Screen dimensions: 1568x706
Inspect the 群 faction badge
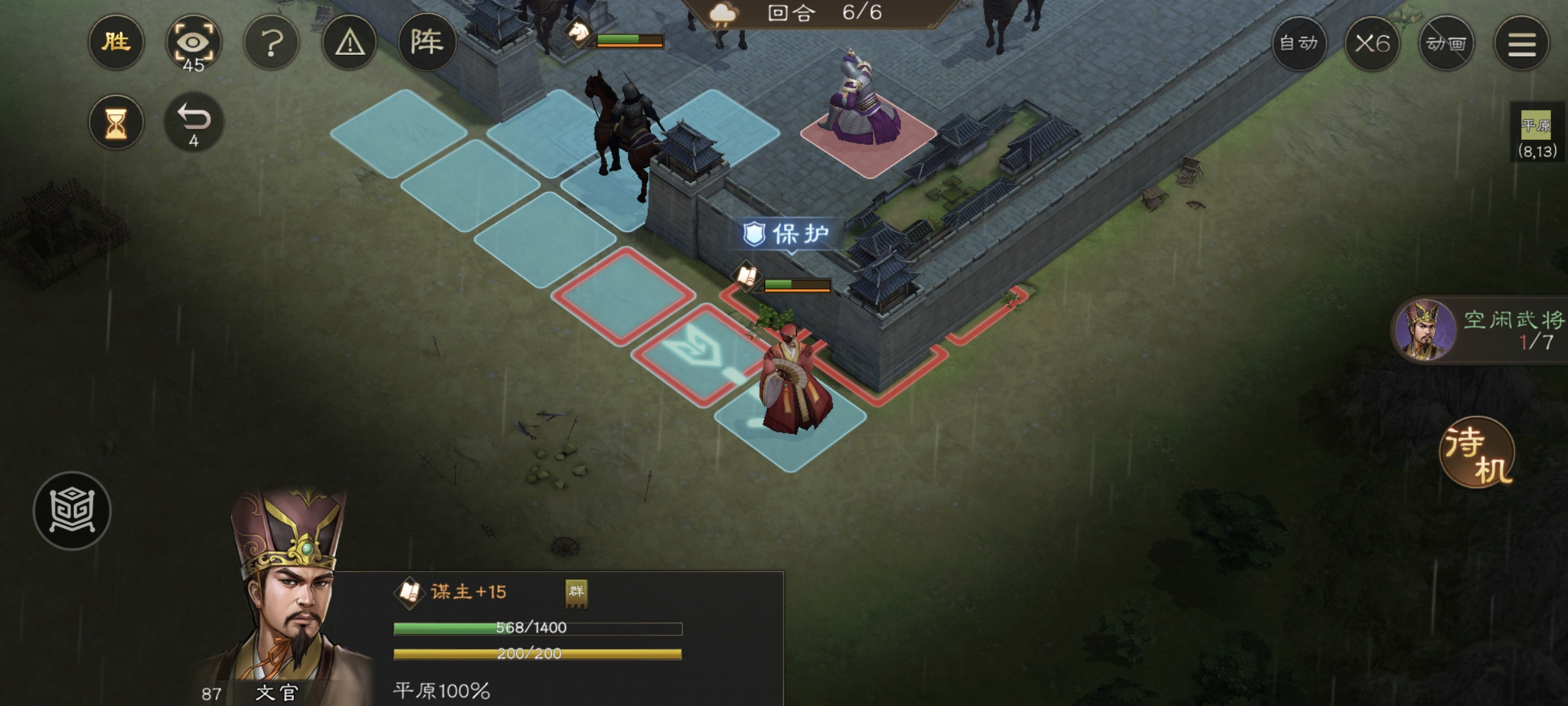[x=576, y=592]
